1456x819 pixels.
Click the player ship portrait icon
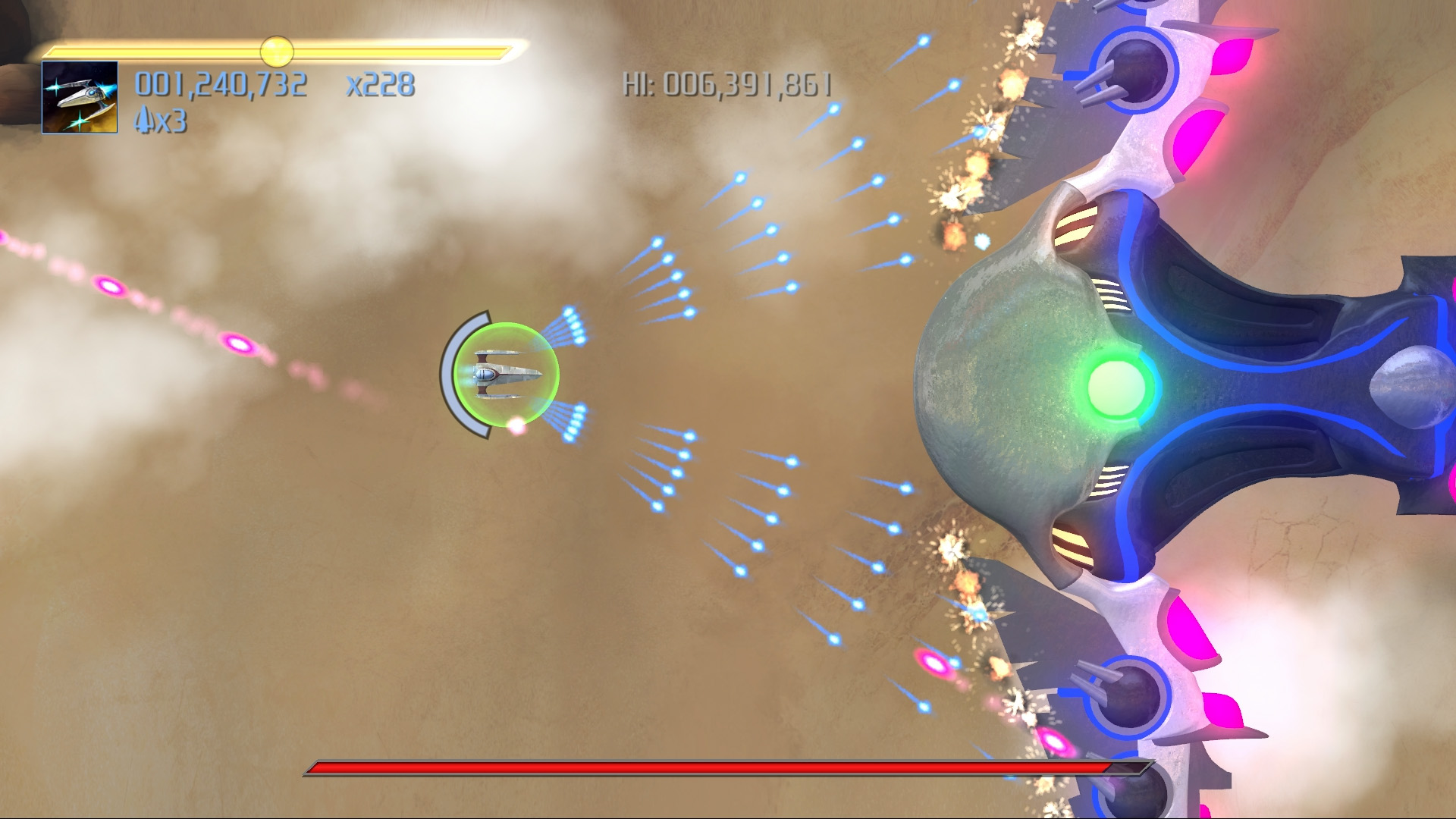tap(80, 97)
